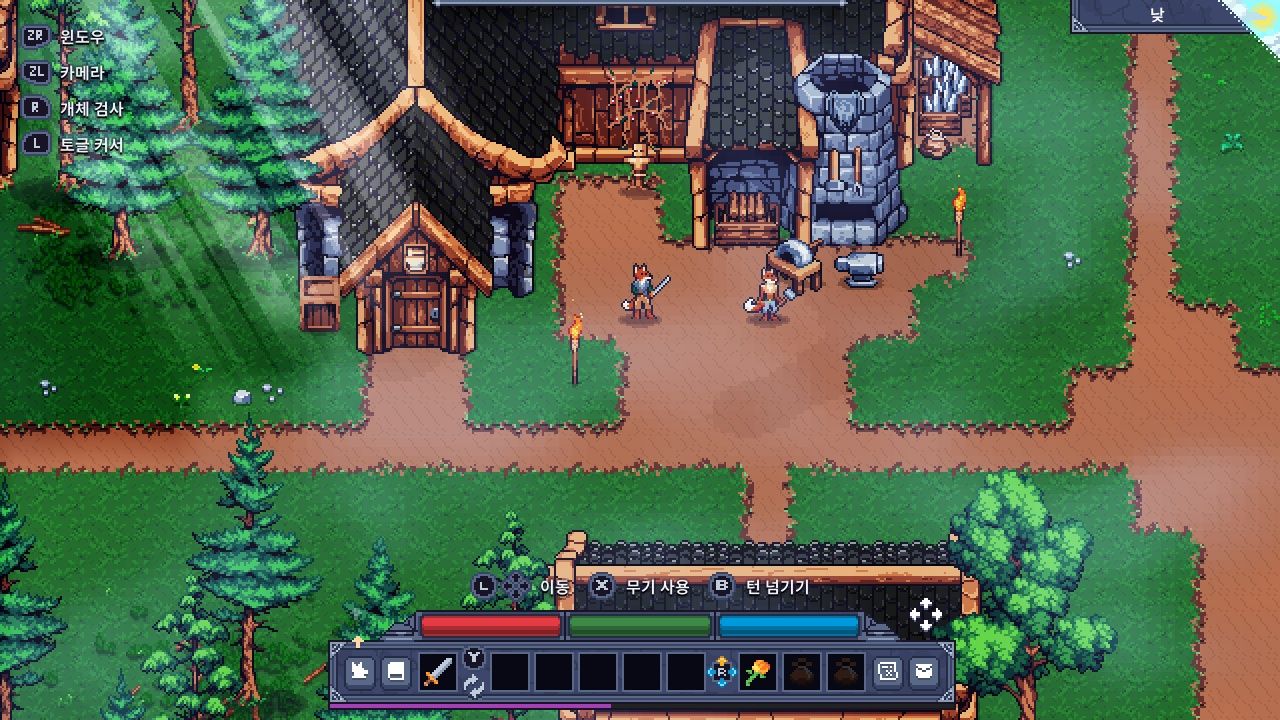
Task: Click the day time indicator panel
Action: tap(1158, 16)
